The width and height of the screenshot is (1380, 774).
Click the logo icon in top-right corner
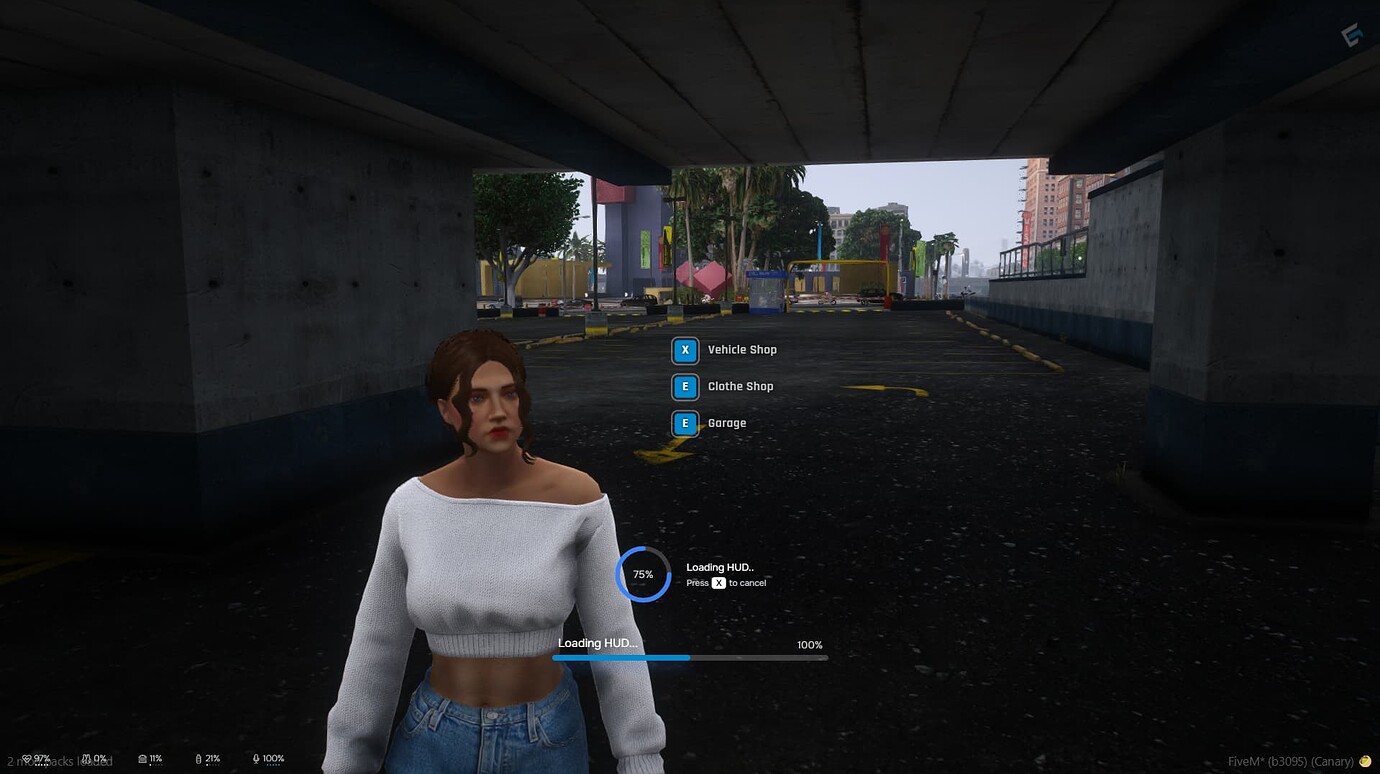coord(1352,33)
